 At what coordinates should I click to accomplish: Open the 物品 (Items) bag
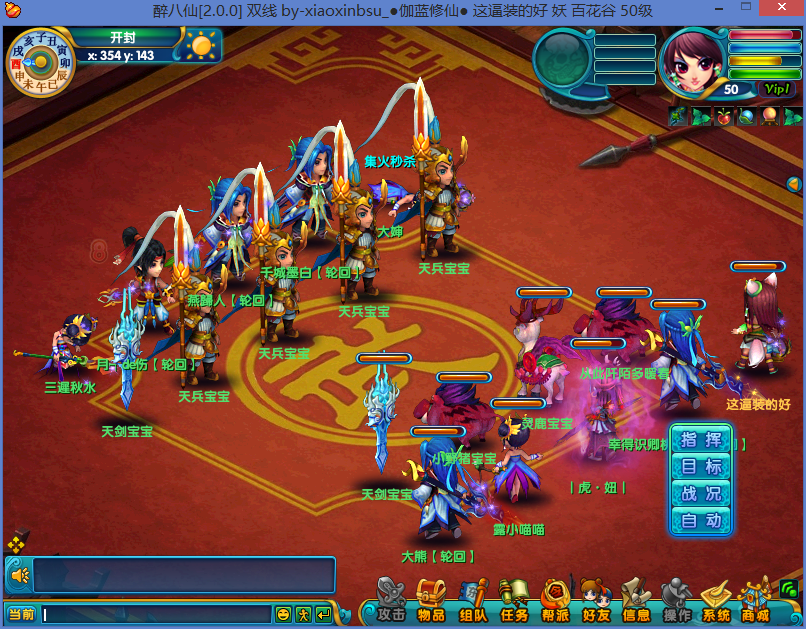coord(431,600)
